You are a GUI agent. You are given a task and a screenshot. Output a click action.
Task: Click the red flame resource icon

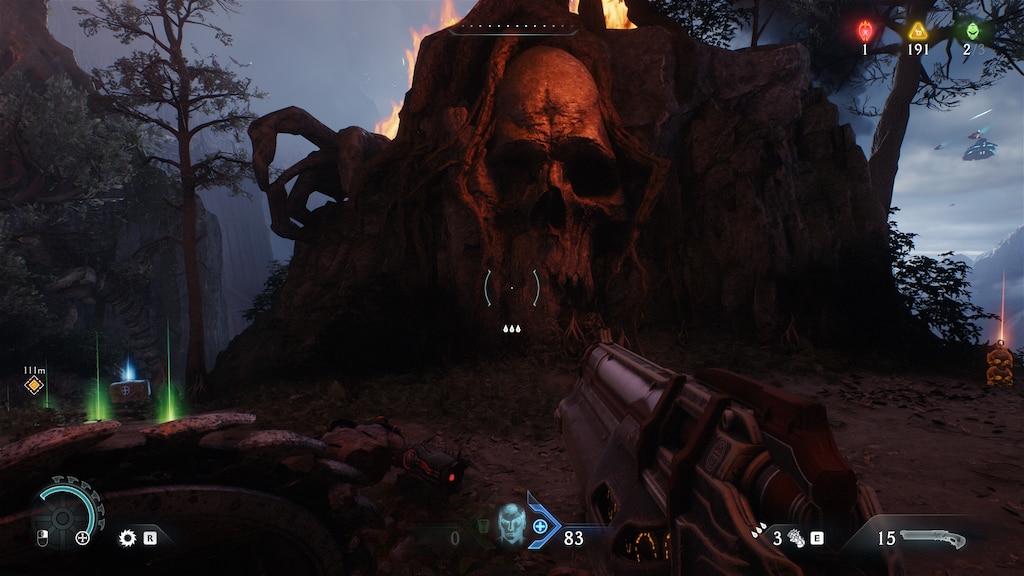pyautogui.click(x=865, y=31)
